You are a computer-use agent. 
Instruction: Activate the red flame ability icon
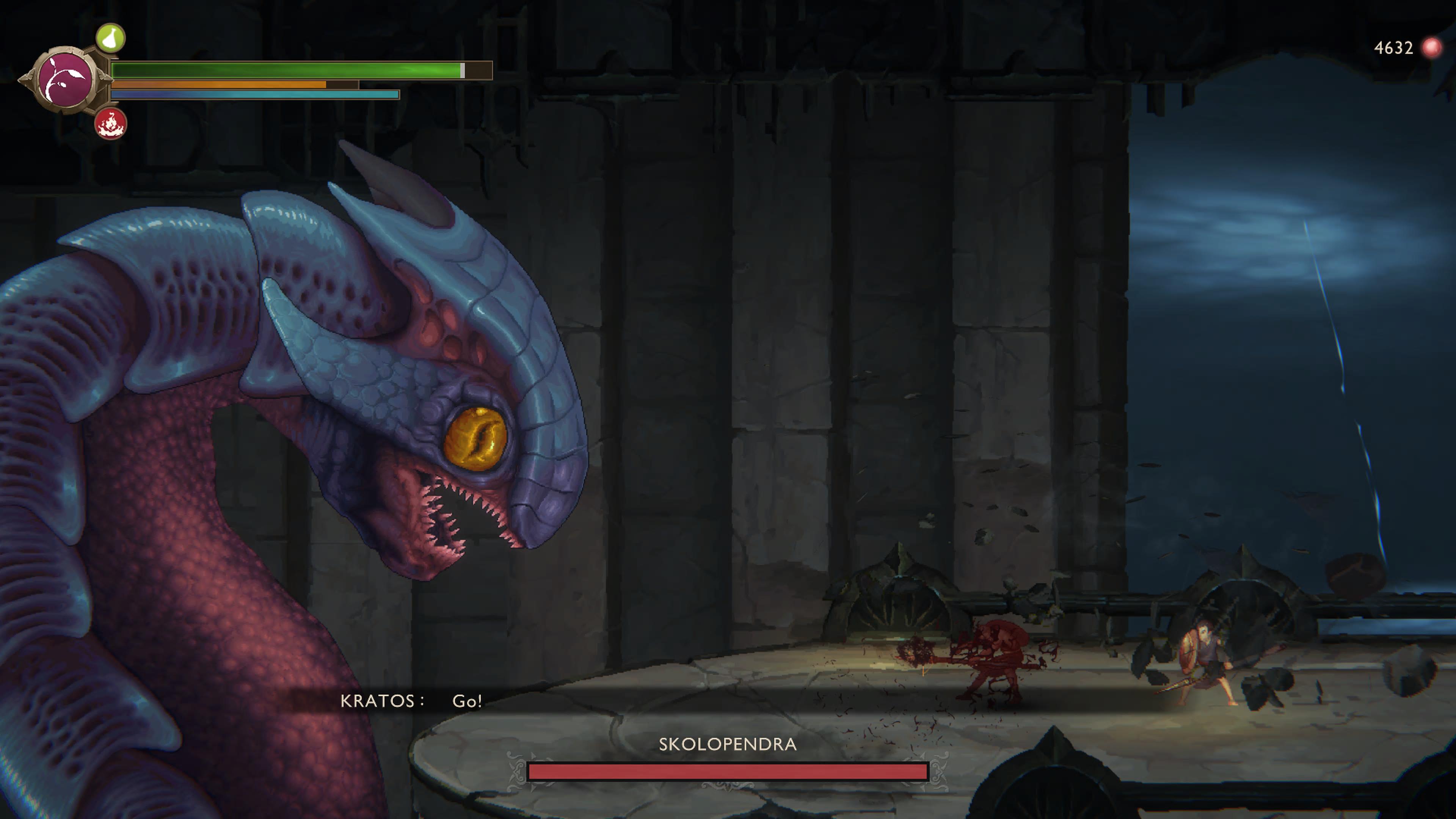coord(111,123)
